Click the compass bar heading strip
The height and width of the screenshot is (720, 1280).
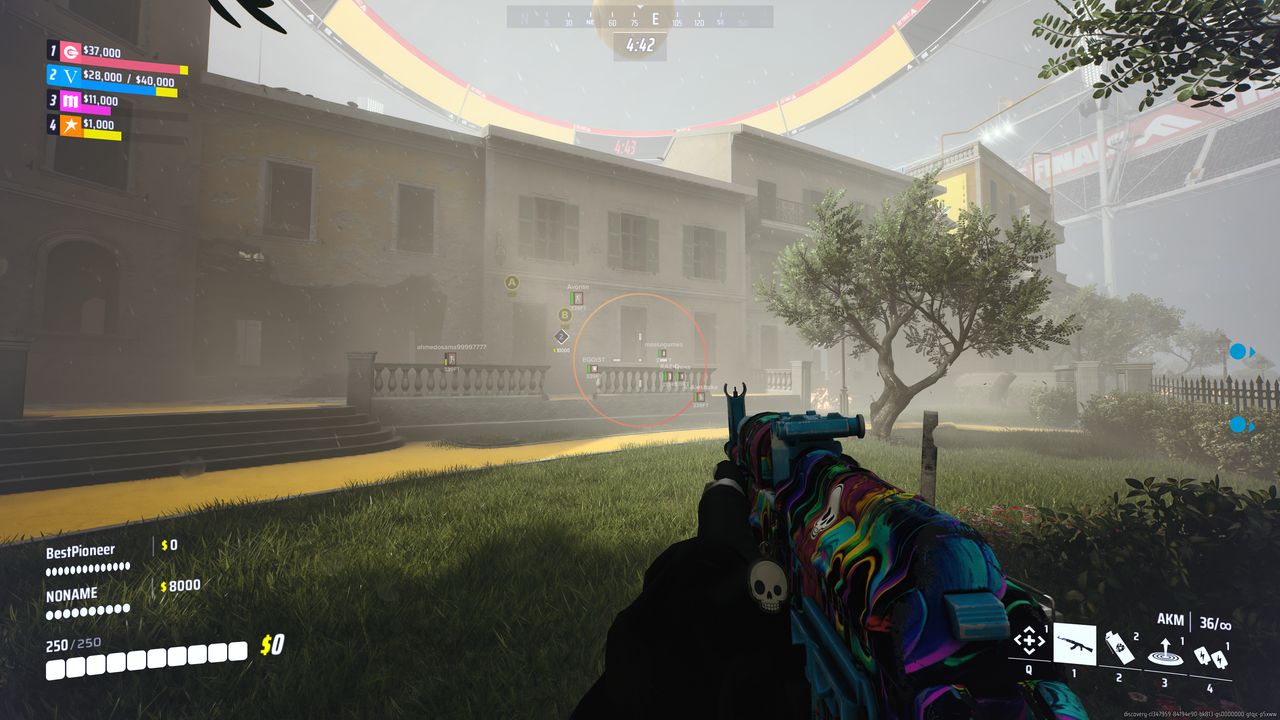pyautogui.click(x=640, y=19)
